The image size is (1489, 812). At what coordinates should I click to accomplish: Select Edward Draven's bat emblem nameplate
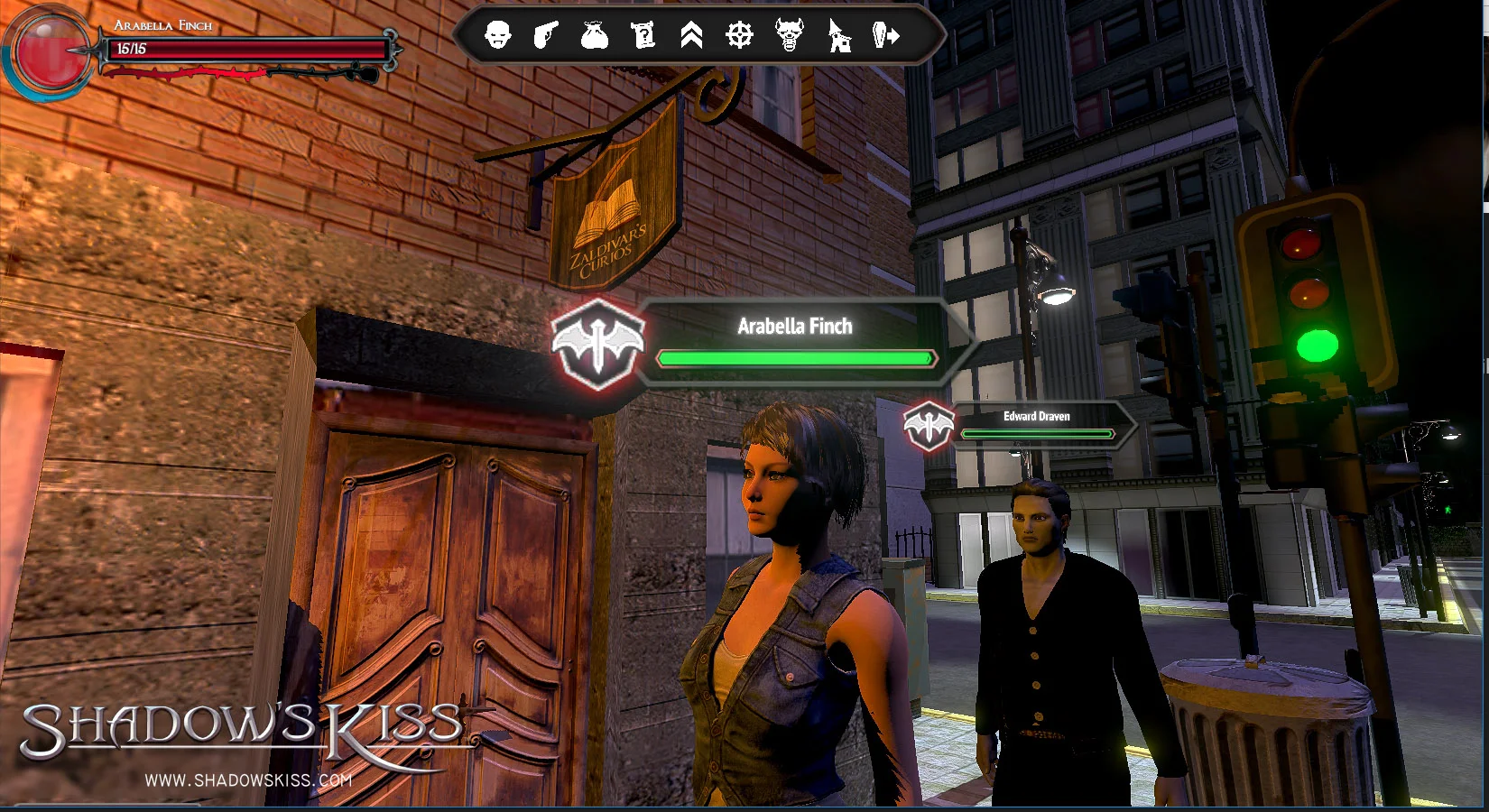pyautogui.click(x=929, y=425)
